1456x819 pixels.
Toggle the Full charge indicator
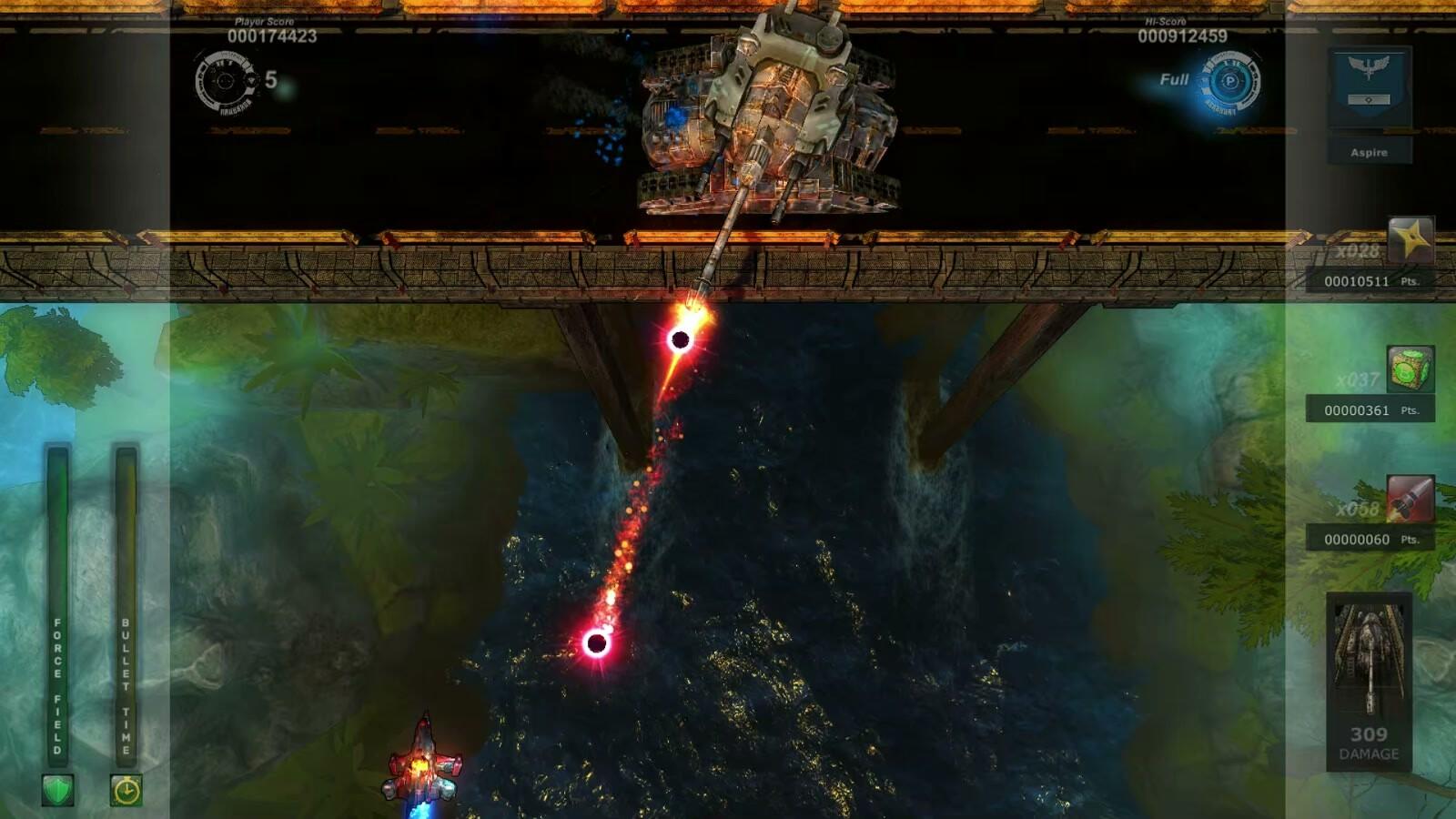(1175, 80)
